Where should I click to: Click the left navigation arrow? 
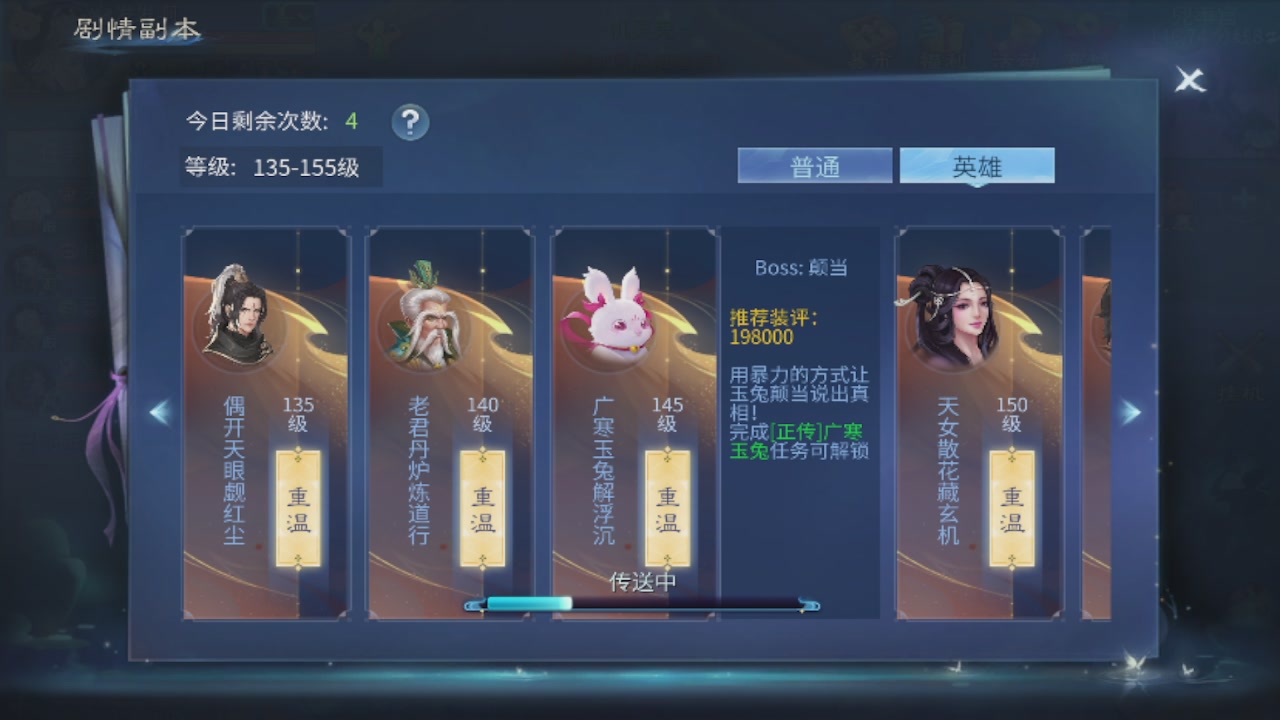click(x=159, y=412)
